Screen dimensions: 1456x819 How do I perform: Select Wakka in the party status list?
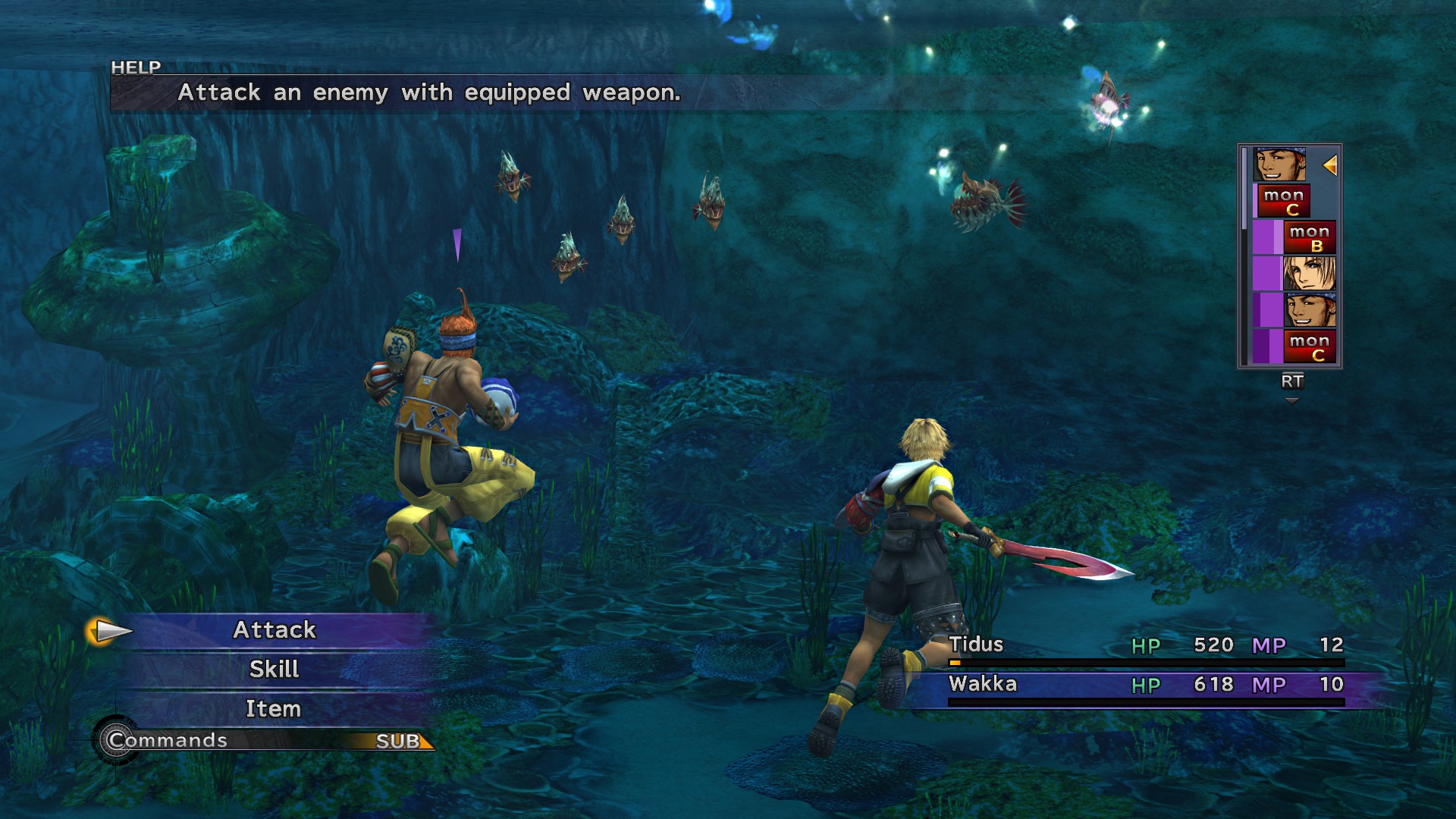(x=983, y=684)
